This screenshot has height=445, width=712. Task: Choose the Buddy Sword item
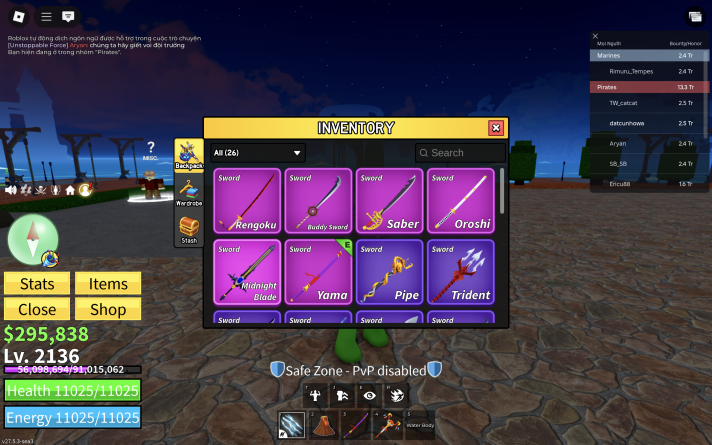(x=317, y=201)
